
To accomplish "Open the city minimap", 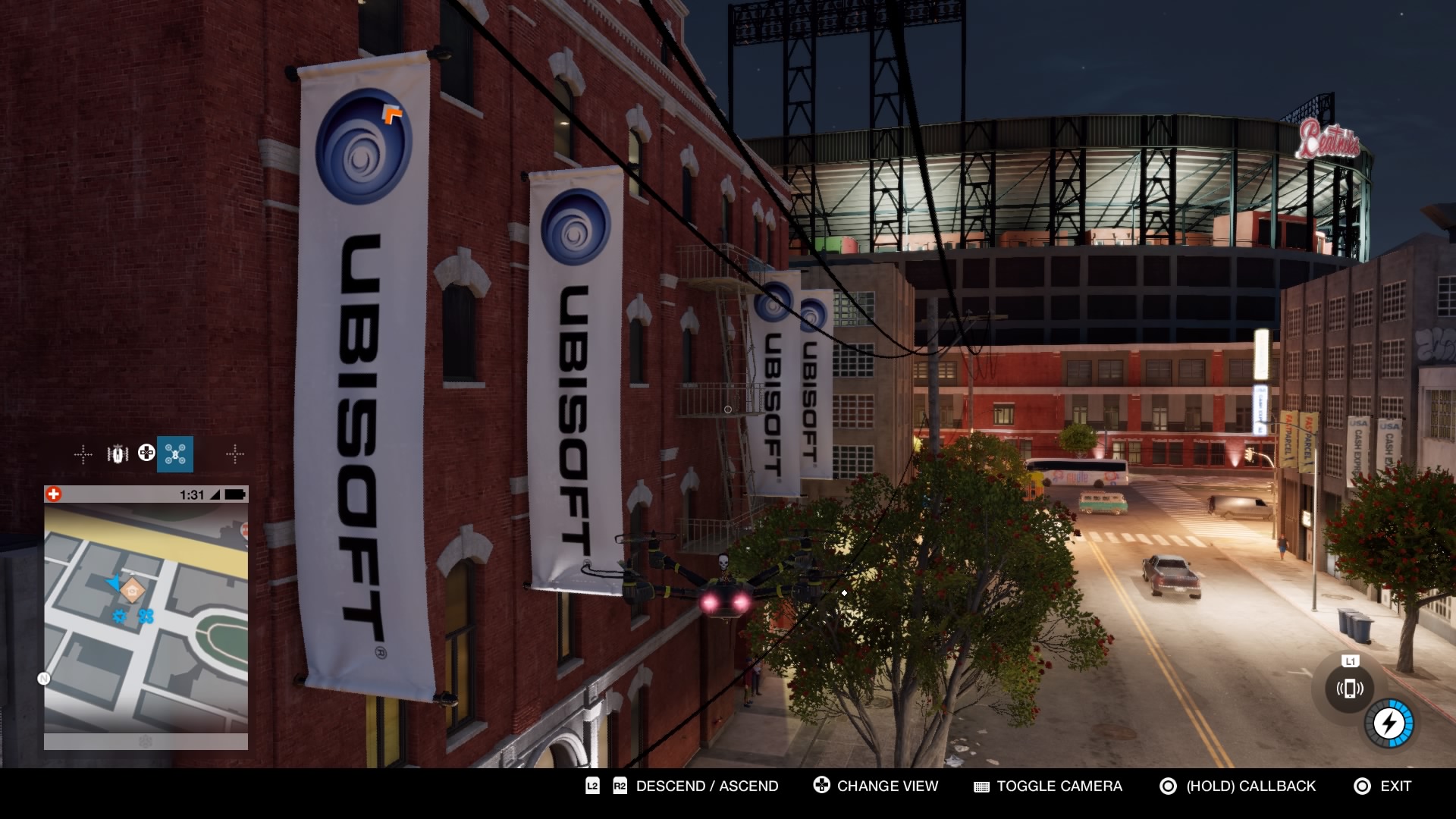I will (146, 618).
